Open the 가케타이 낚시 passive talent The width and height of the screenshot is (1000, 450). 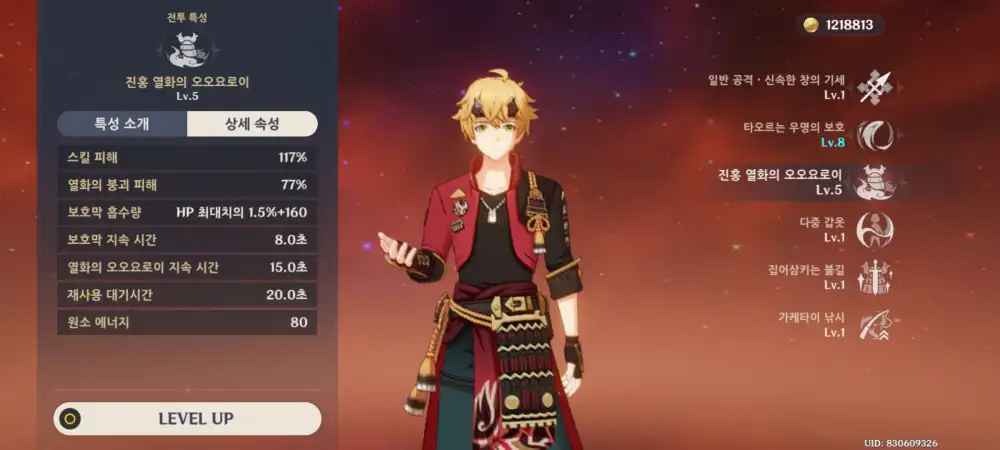pyautogui.click(x=876, y=325)
